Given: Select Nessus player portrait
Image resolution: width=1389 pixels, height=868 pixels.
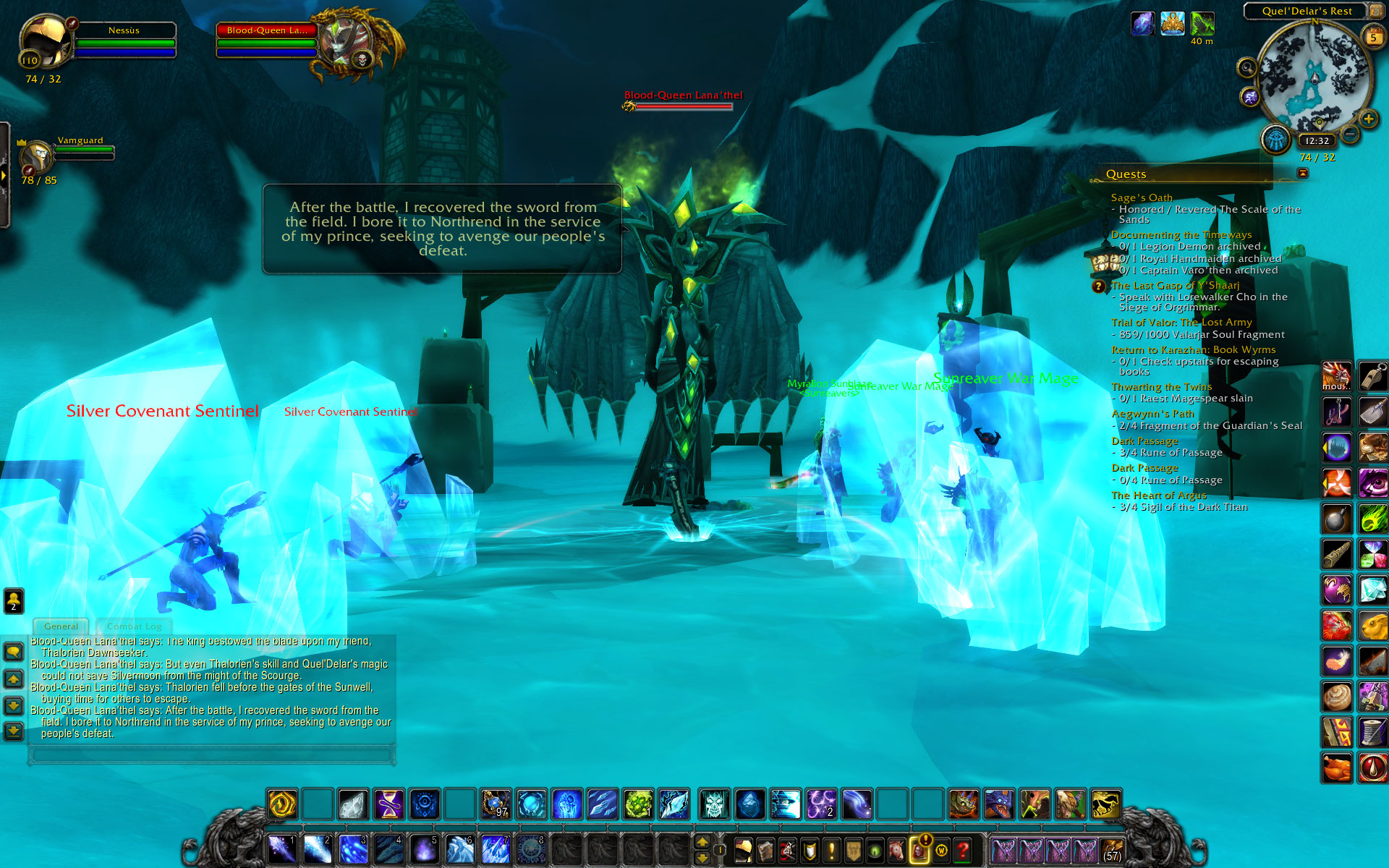Looking at the screenshot, I should (45, 43).
